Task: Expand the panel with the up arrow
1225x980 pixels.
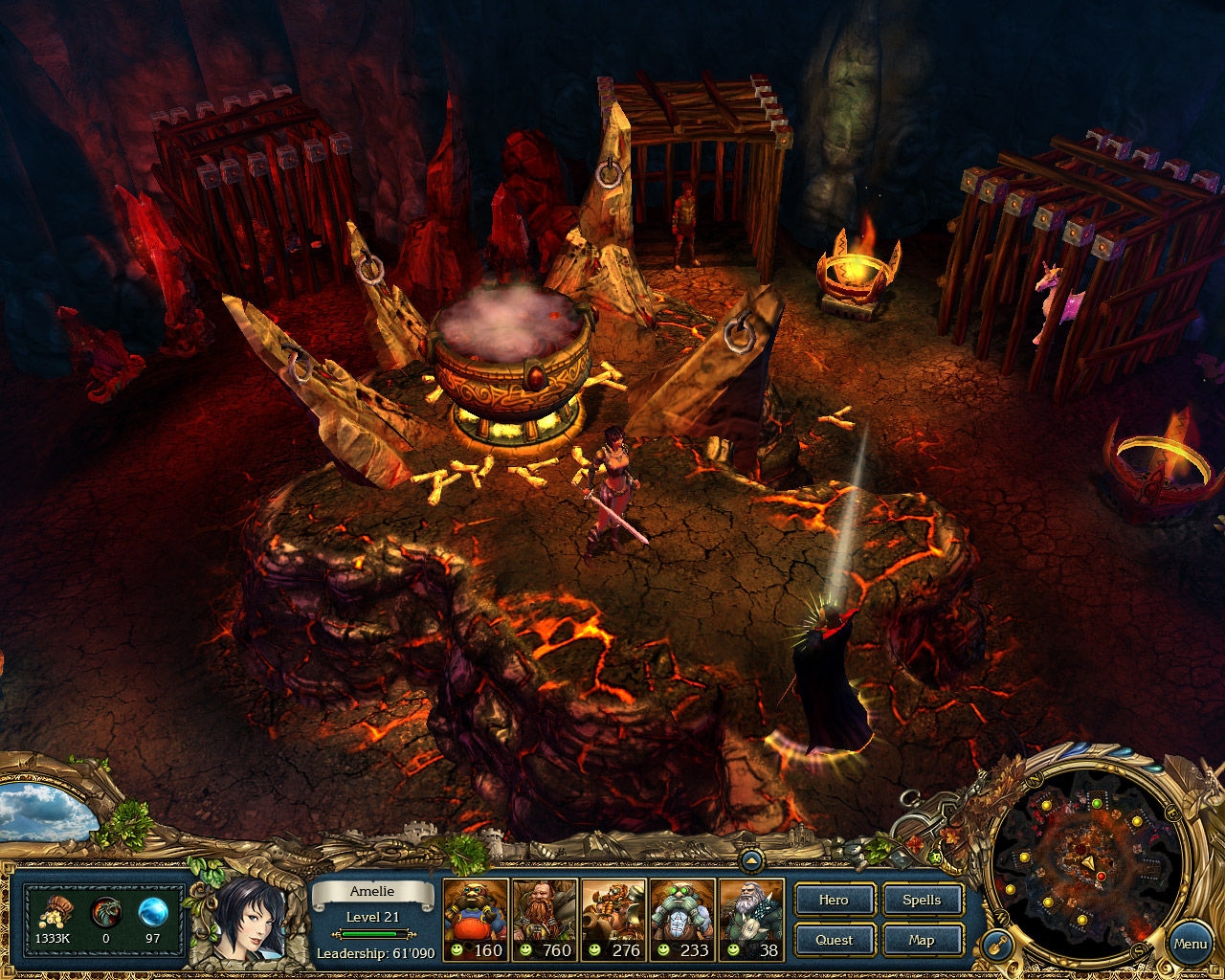Action: coord(751,861)
